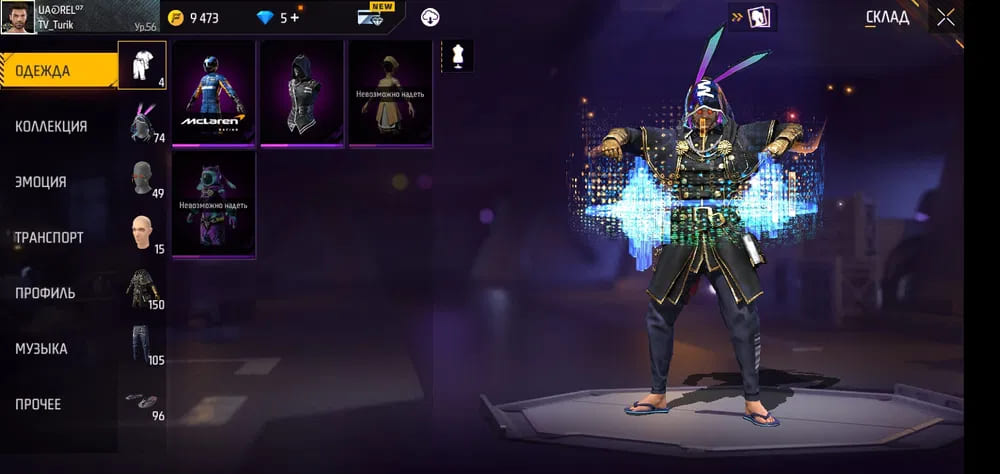Close the СКЛАД vault screen
Screen dimensions: 1000x474
coord(945,17)
